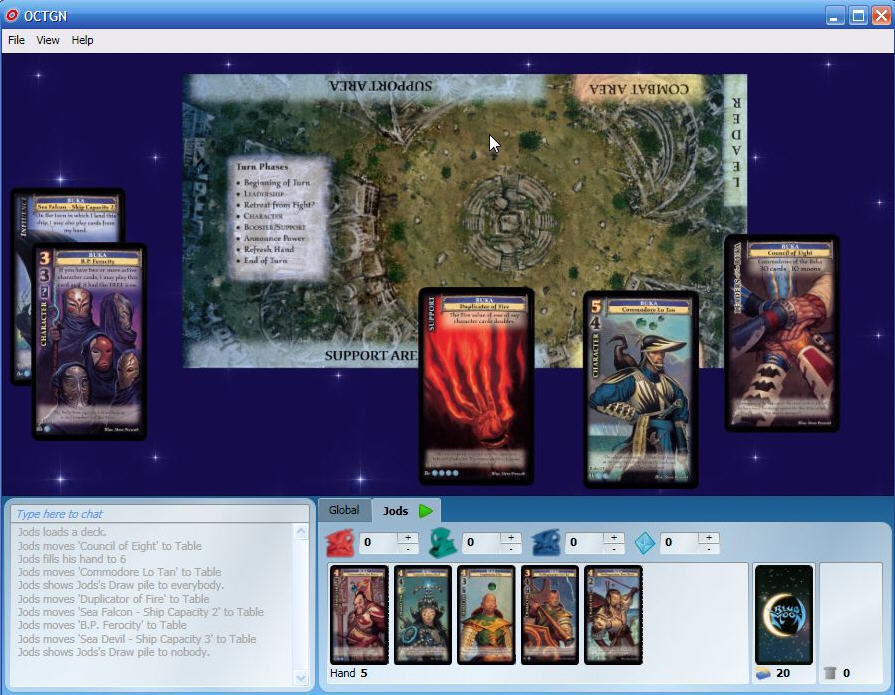Decrease the green dragon counter
This screenshot has width=895, height=695.
tap(511, 549)
